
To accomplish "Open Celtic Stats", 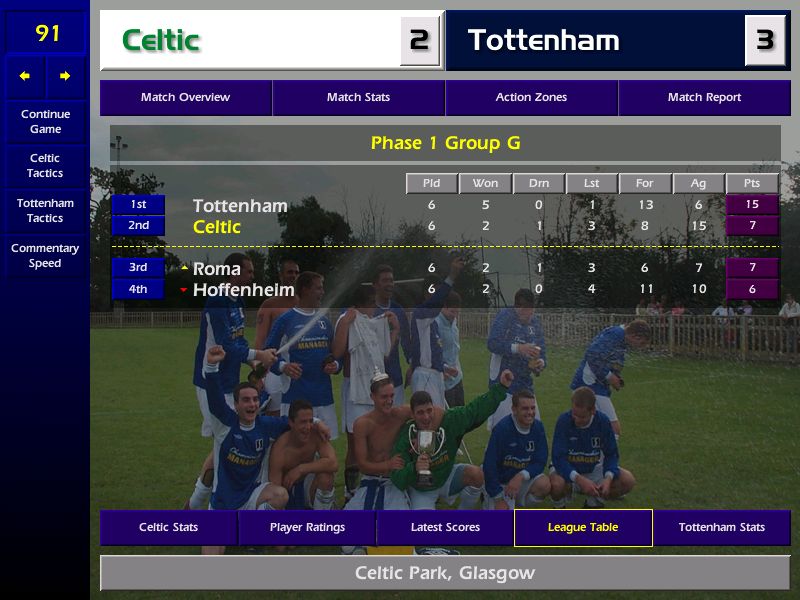I will coord(168,528).
